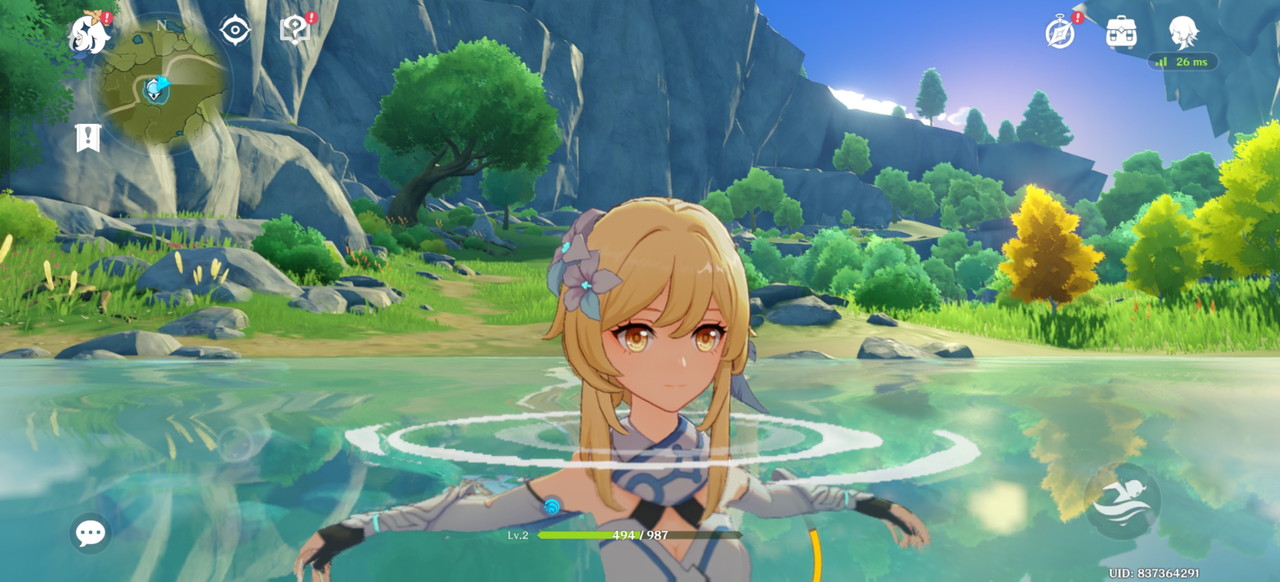Open the circular minimap
1280x582 pixels.
tap(160, 84)
